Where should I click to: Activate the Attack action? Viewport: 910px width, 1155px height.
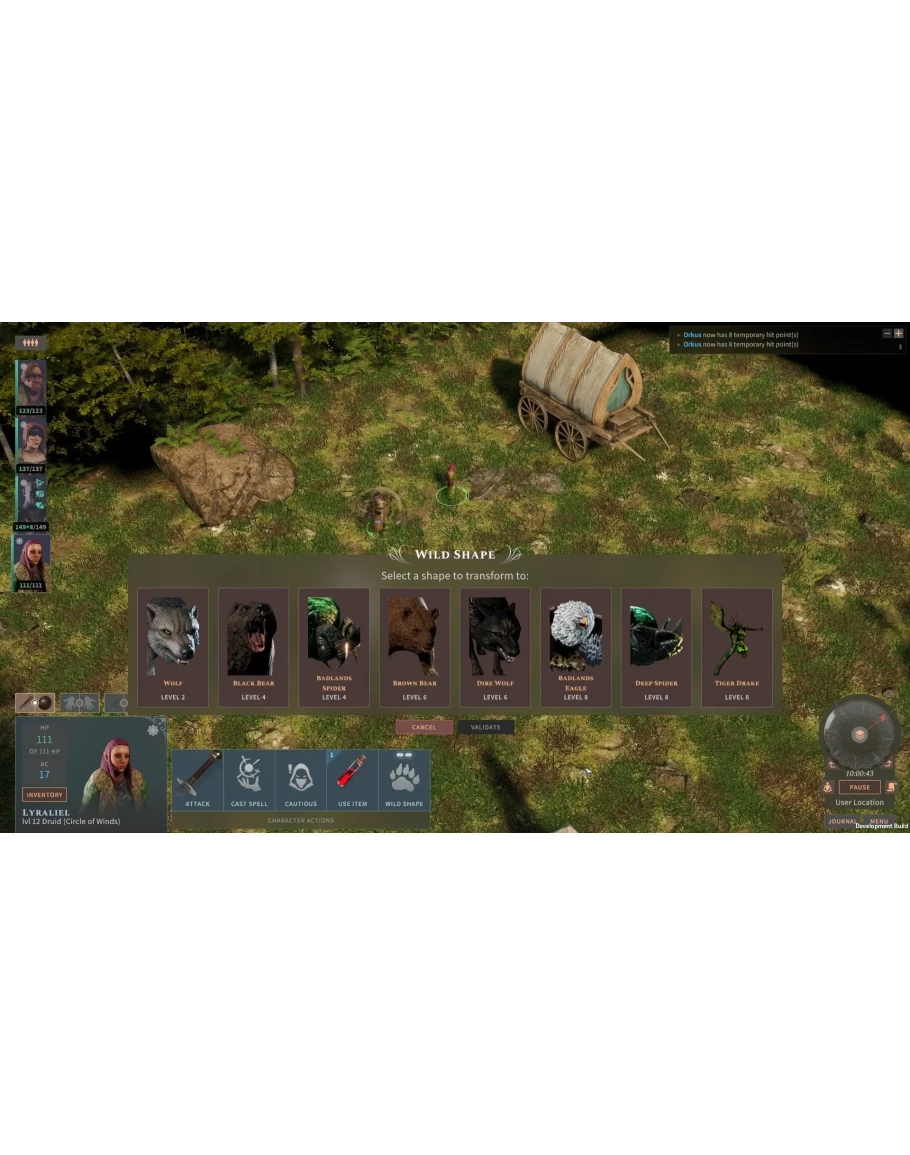coord(198,780)
